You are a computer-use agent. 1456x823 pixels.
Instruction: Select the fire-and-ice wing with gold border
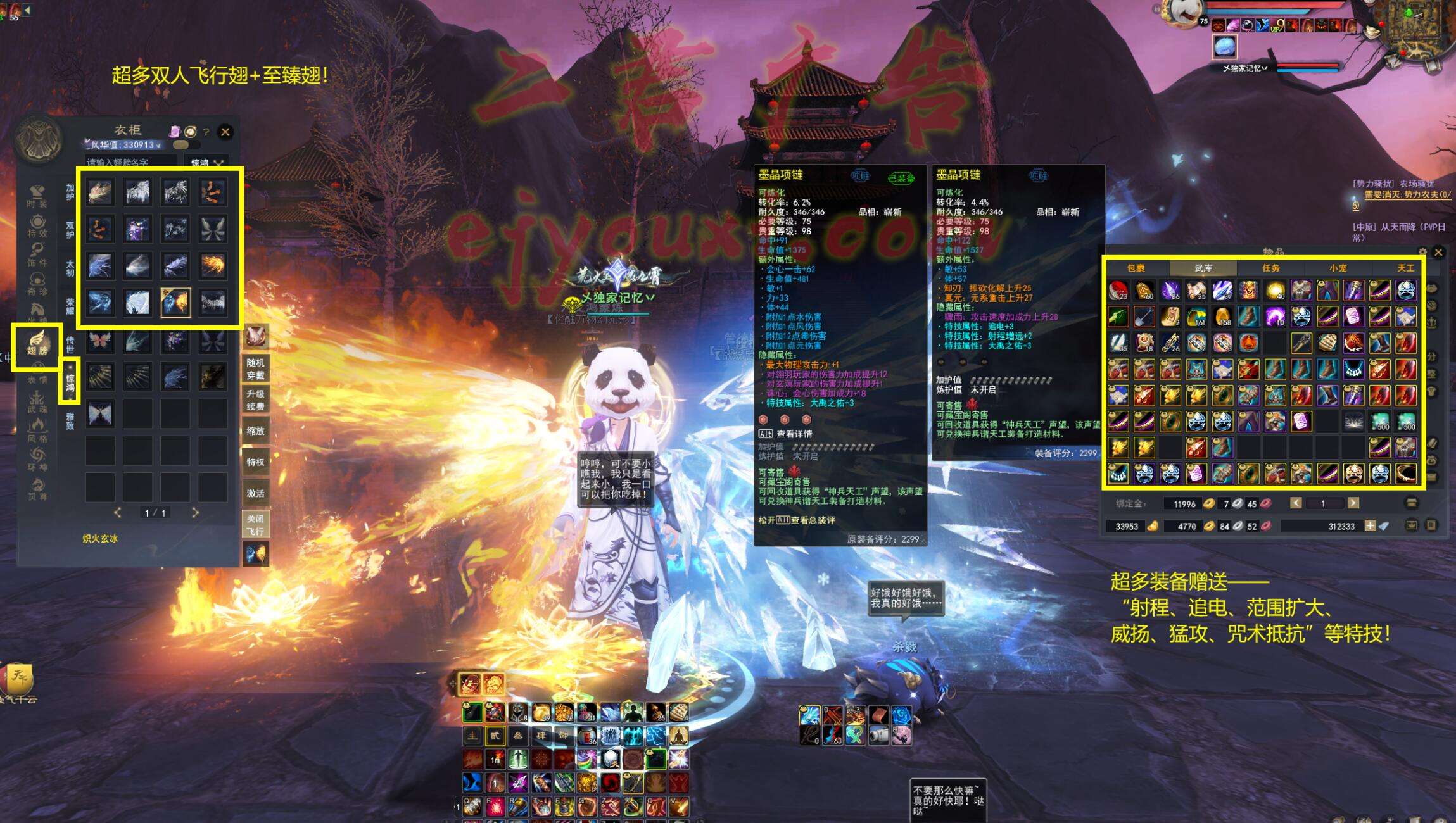coord(175,302)
